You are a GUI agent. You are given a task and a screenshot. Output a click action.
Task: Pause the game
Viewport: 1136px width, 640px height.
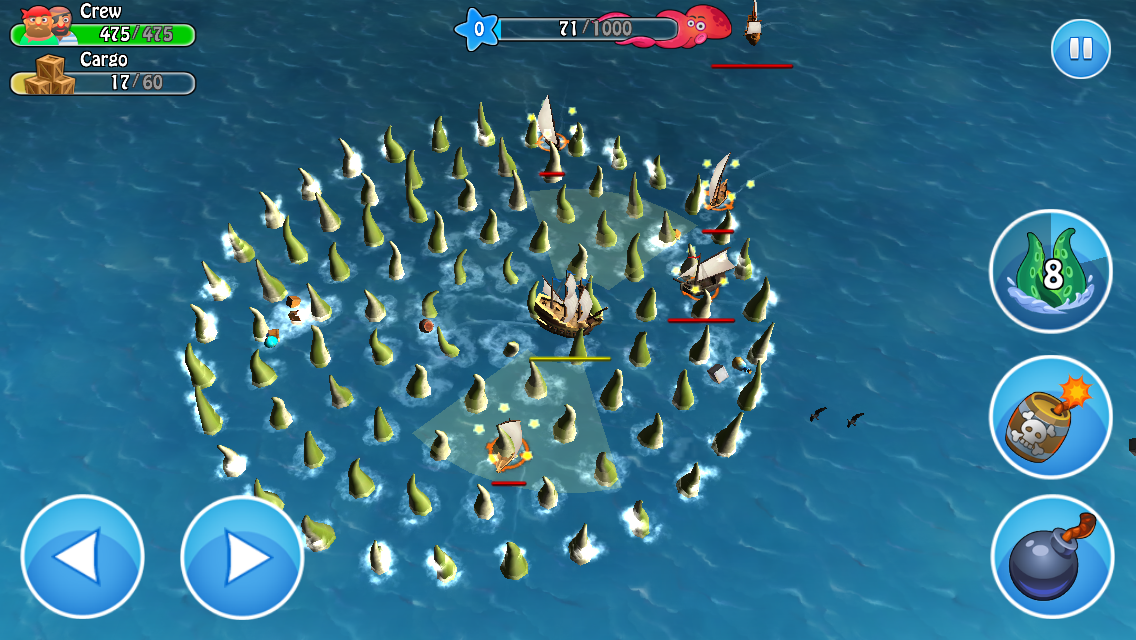pos(1080,49)
